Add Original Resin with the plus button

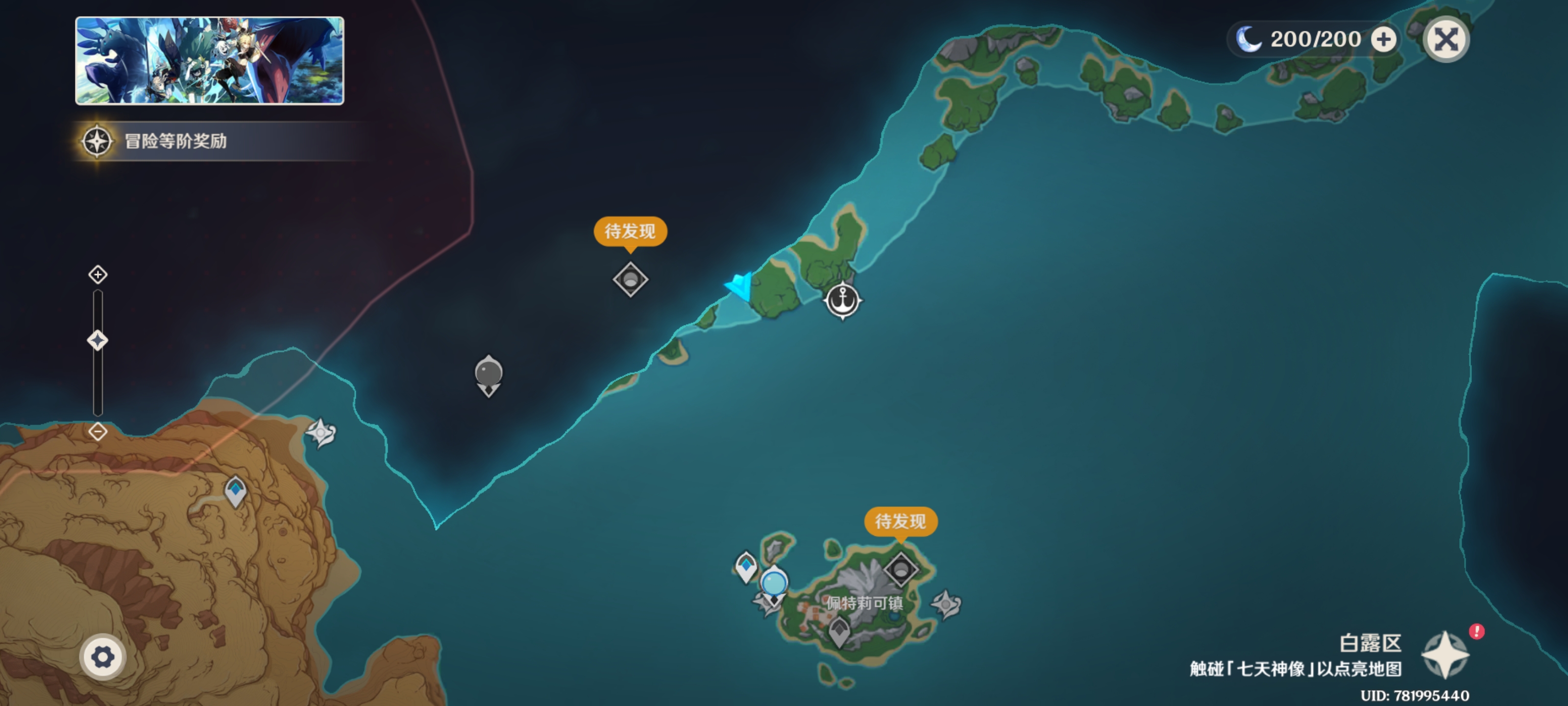click(x=1383, y=40)
